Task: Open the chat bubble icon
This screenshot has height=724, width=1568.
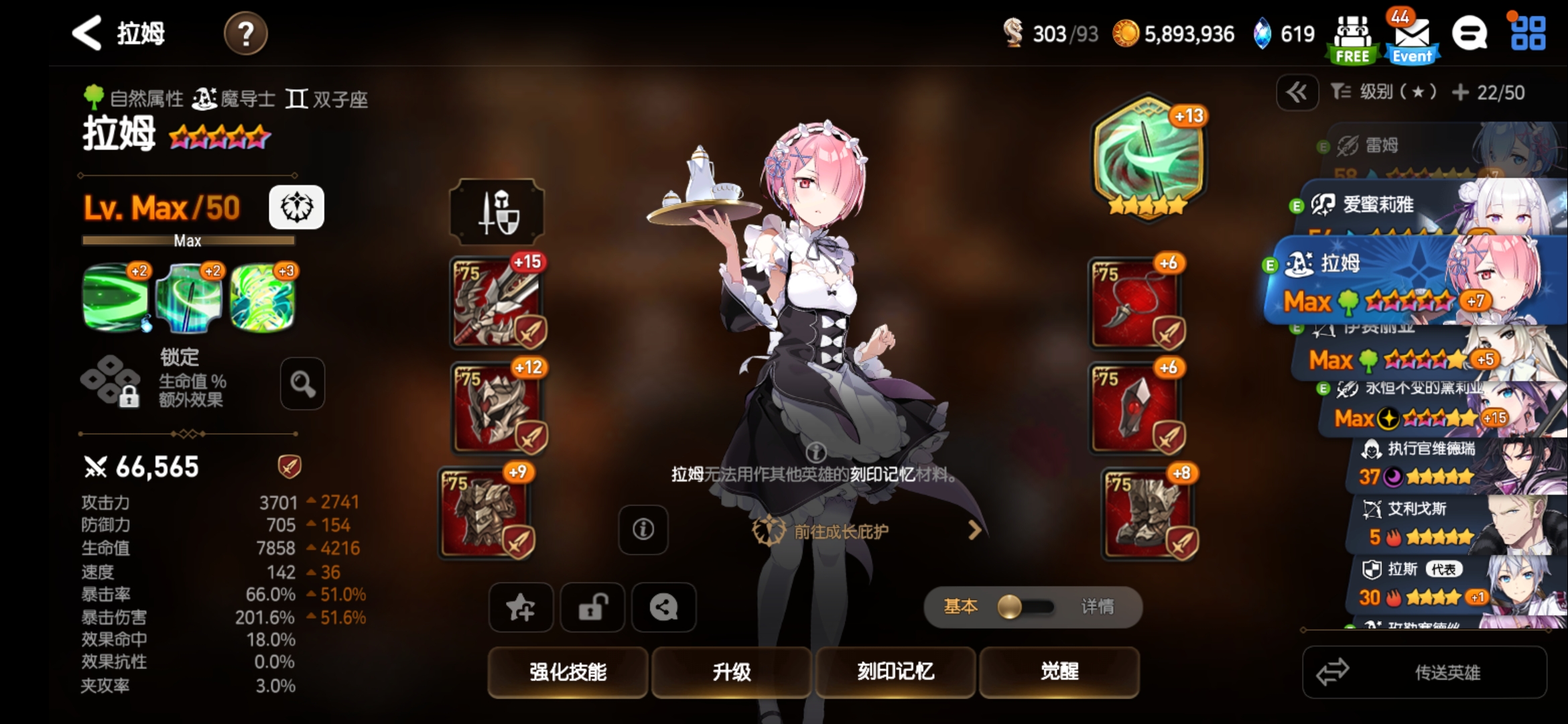Action: coord(1469,34)
